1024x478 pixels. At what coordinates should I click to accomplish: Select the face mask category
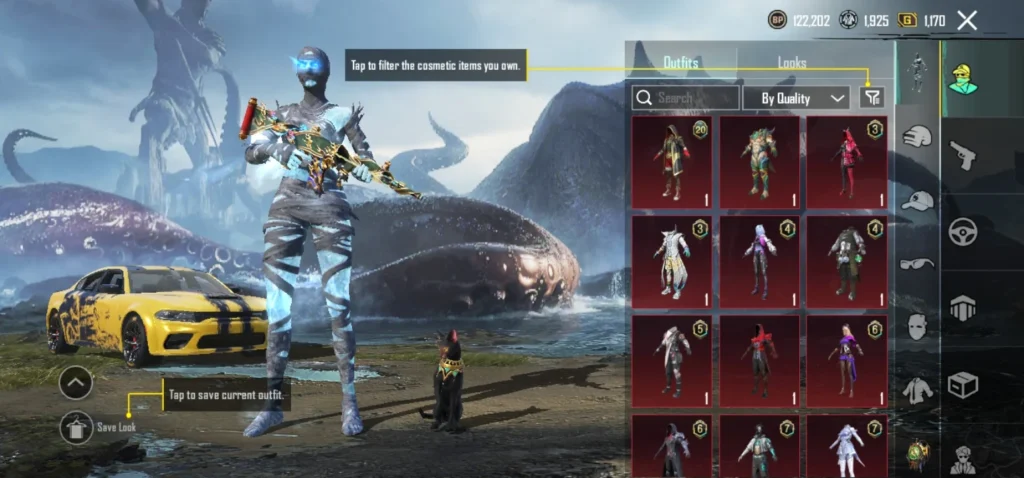[x=917, y=327]
